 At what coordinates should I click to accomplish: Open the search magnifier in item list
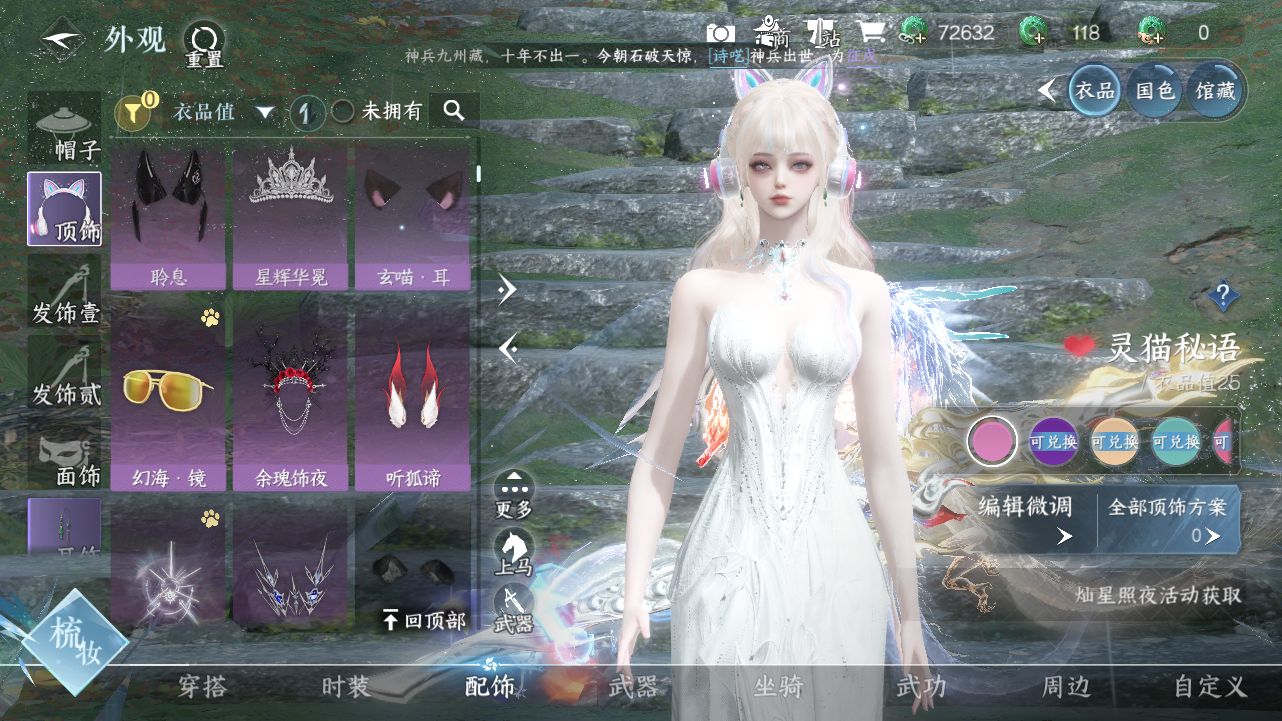click(454, 111)
